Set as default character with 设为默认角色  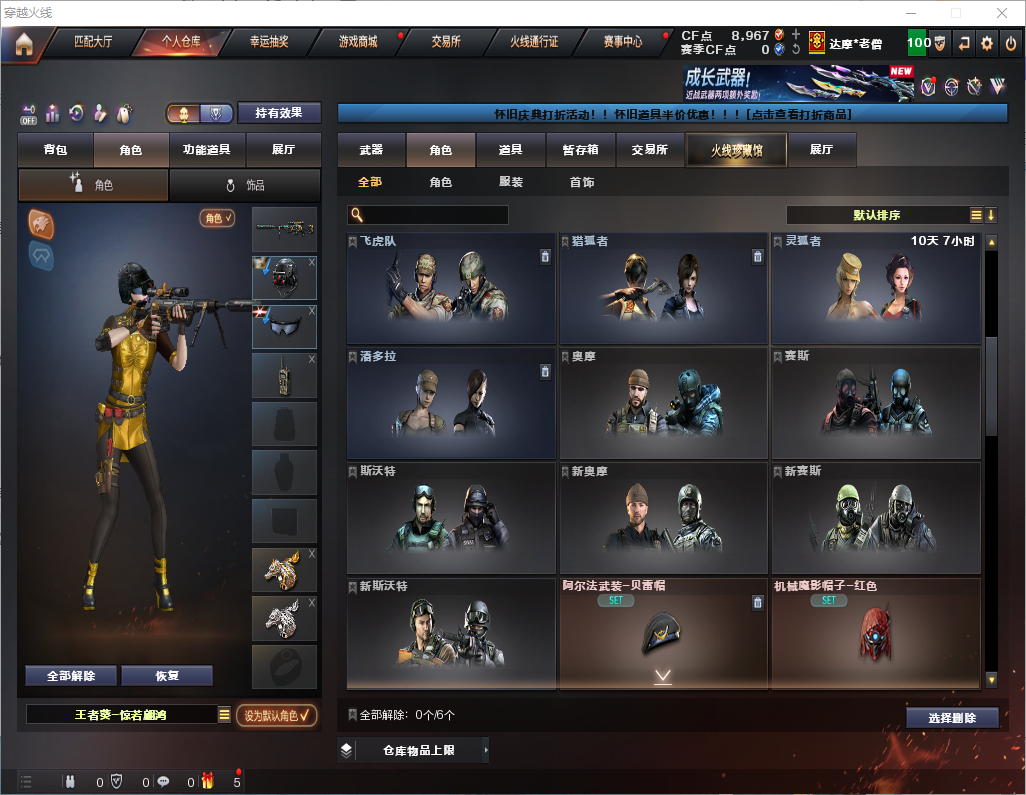(x=277, y=715)
